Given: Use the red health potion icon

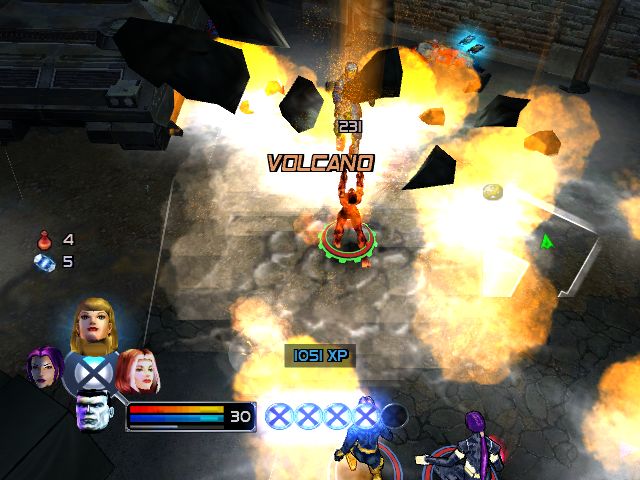Looking at the screenshot, I should tap(44, 240).
